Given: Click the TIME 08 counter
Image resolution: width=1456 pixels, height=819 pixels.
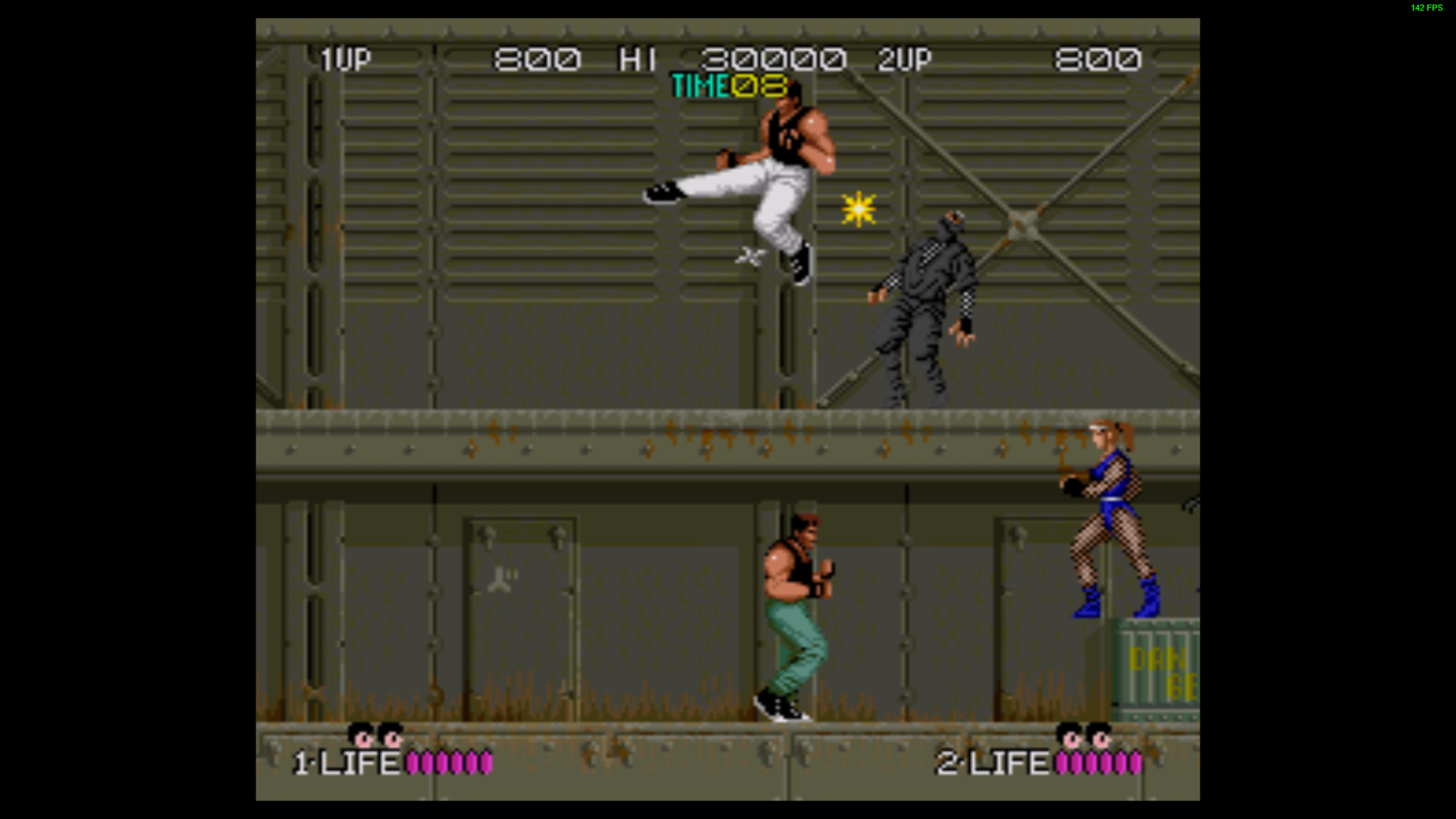Looking at the screenshot, I should [758, 86].
